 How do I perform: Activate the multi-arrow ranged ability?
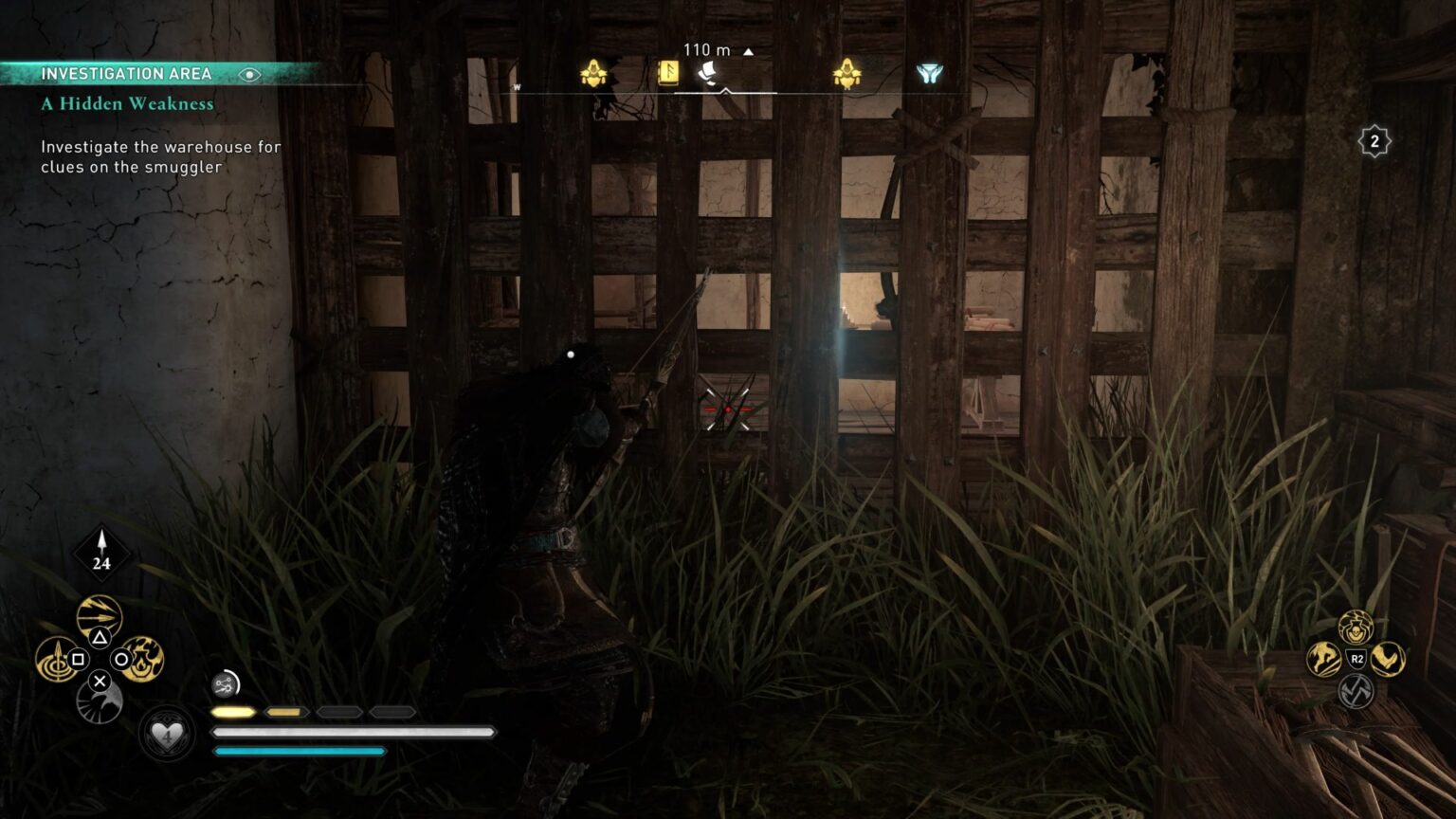[100, 616]
